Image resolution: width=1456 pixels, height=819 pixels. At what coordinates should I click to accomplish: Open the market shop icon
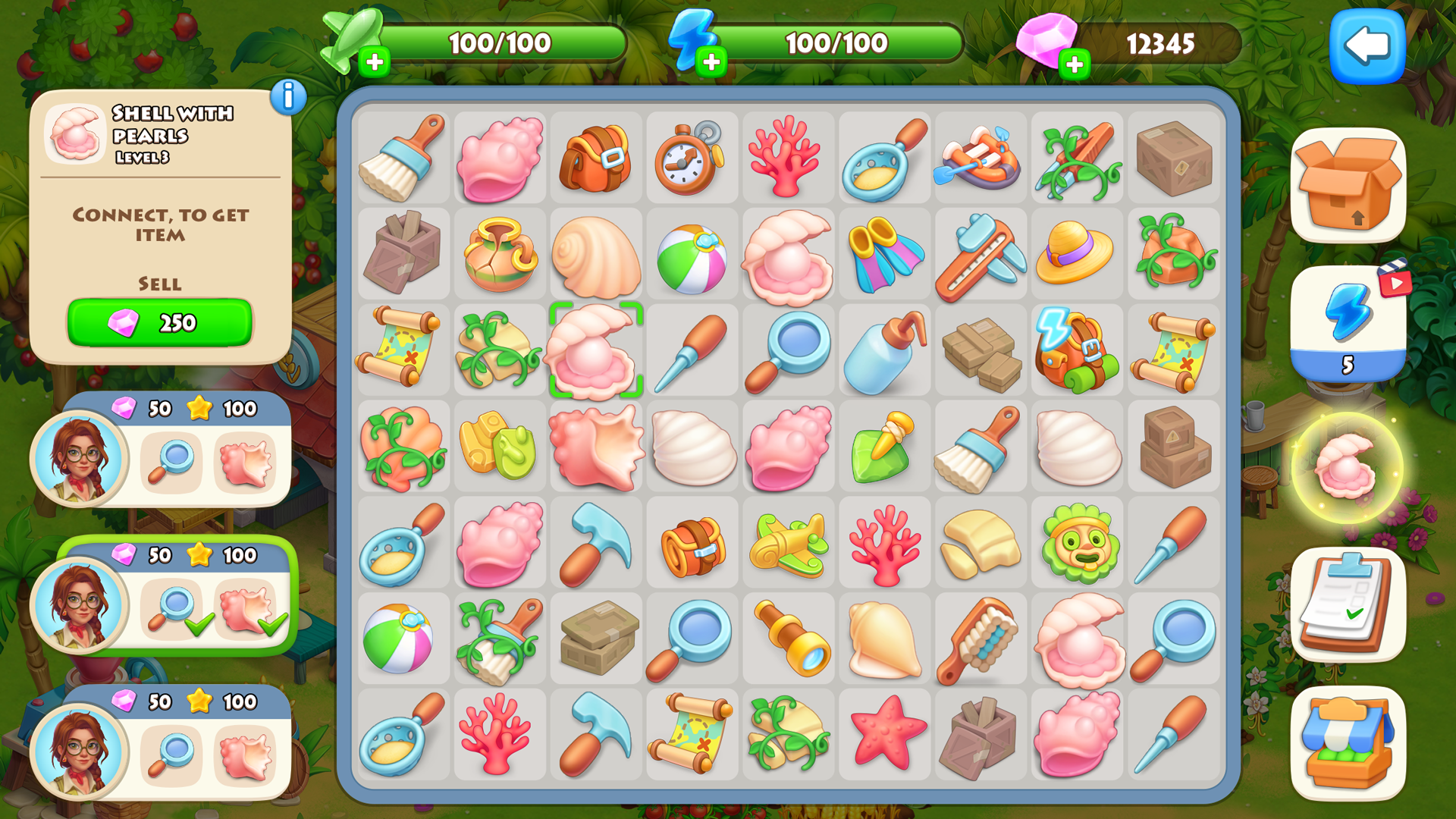tap(1349, 739)
